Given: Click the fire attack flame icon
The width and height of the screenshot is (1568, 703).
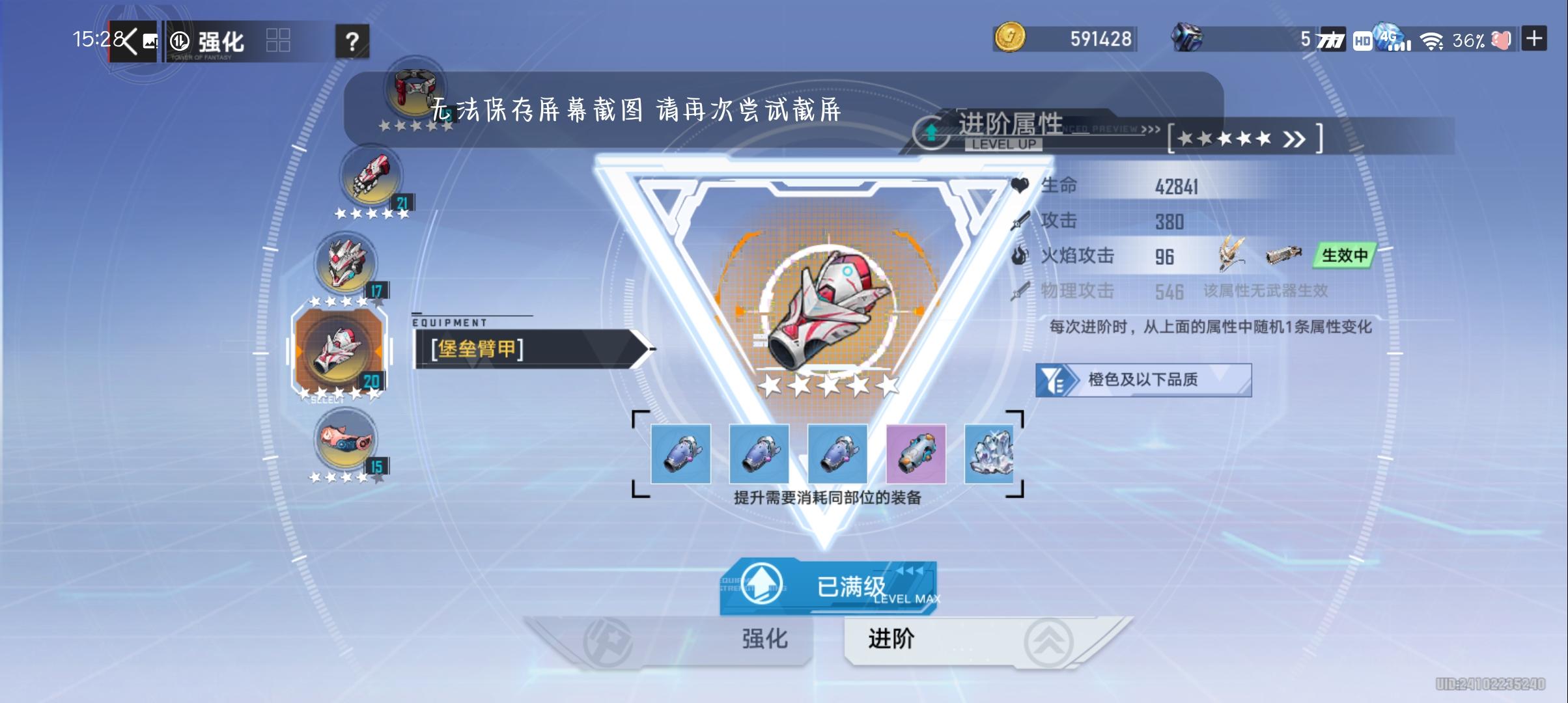Looking at the screenshot, I should [x=1022, y=256].
